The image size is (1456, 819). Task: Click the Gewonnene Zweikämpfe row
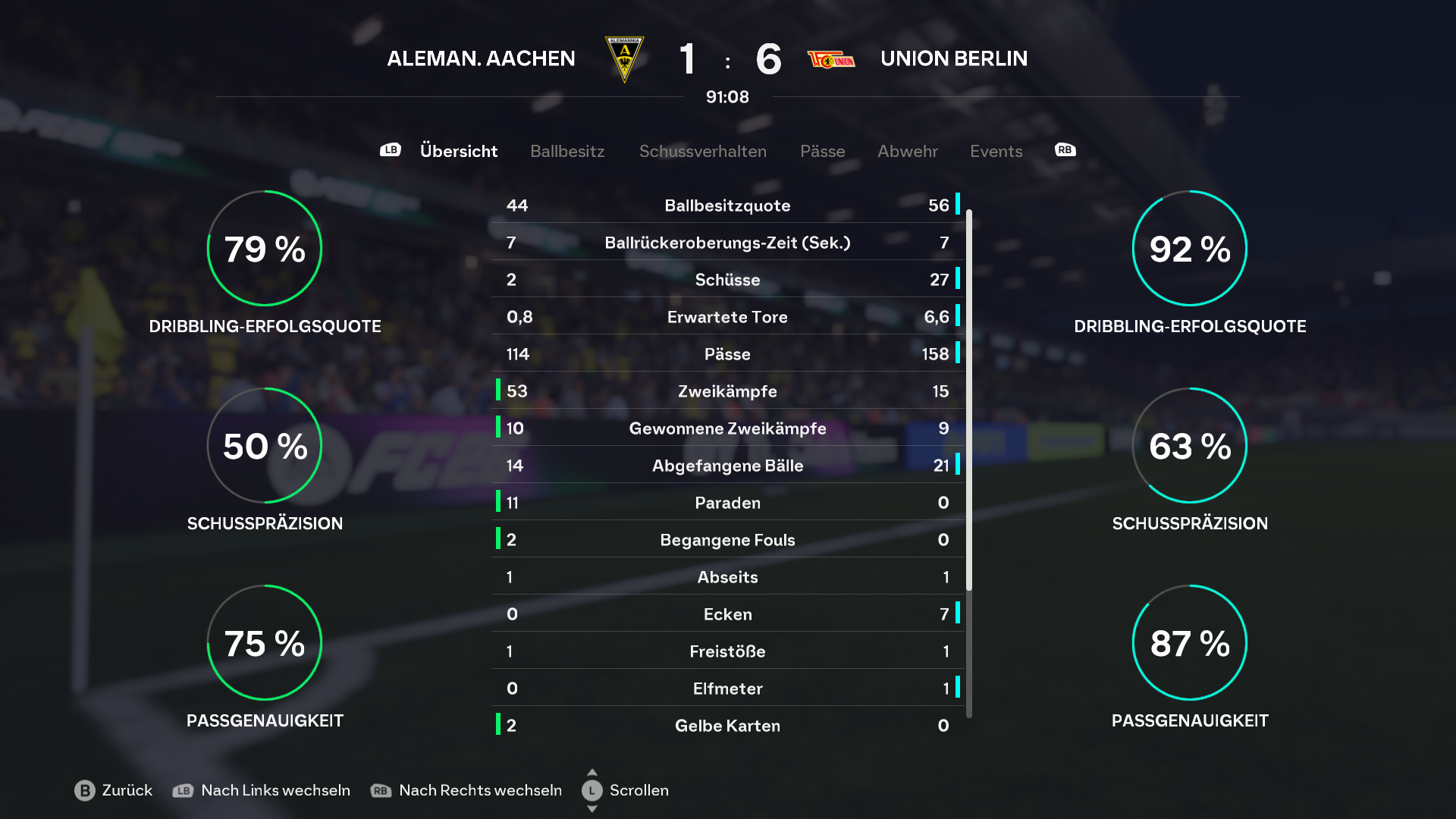[x=727, y=428]
